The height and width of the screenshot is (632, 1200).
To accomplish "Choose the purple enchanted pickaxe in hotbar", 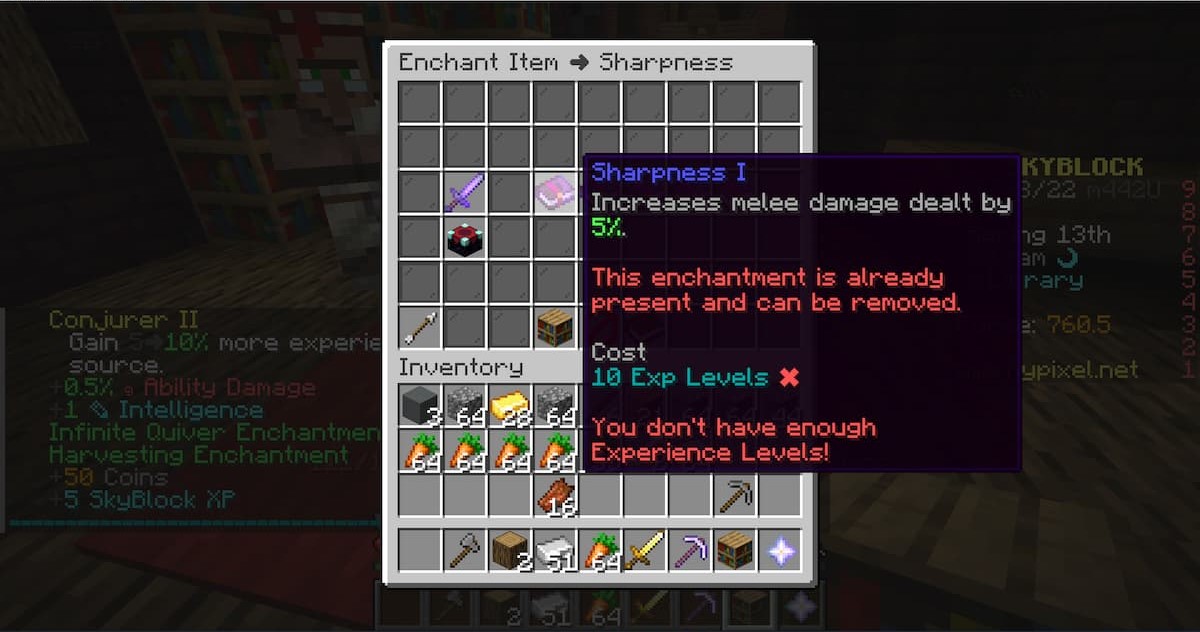I will (690, 550).
